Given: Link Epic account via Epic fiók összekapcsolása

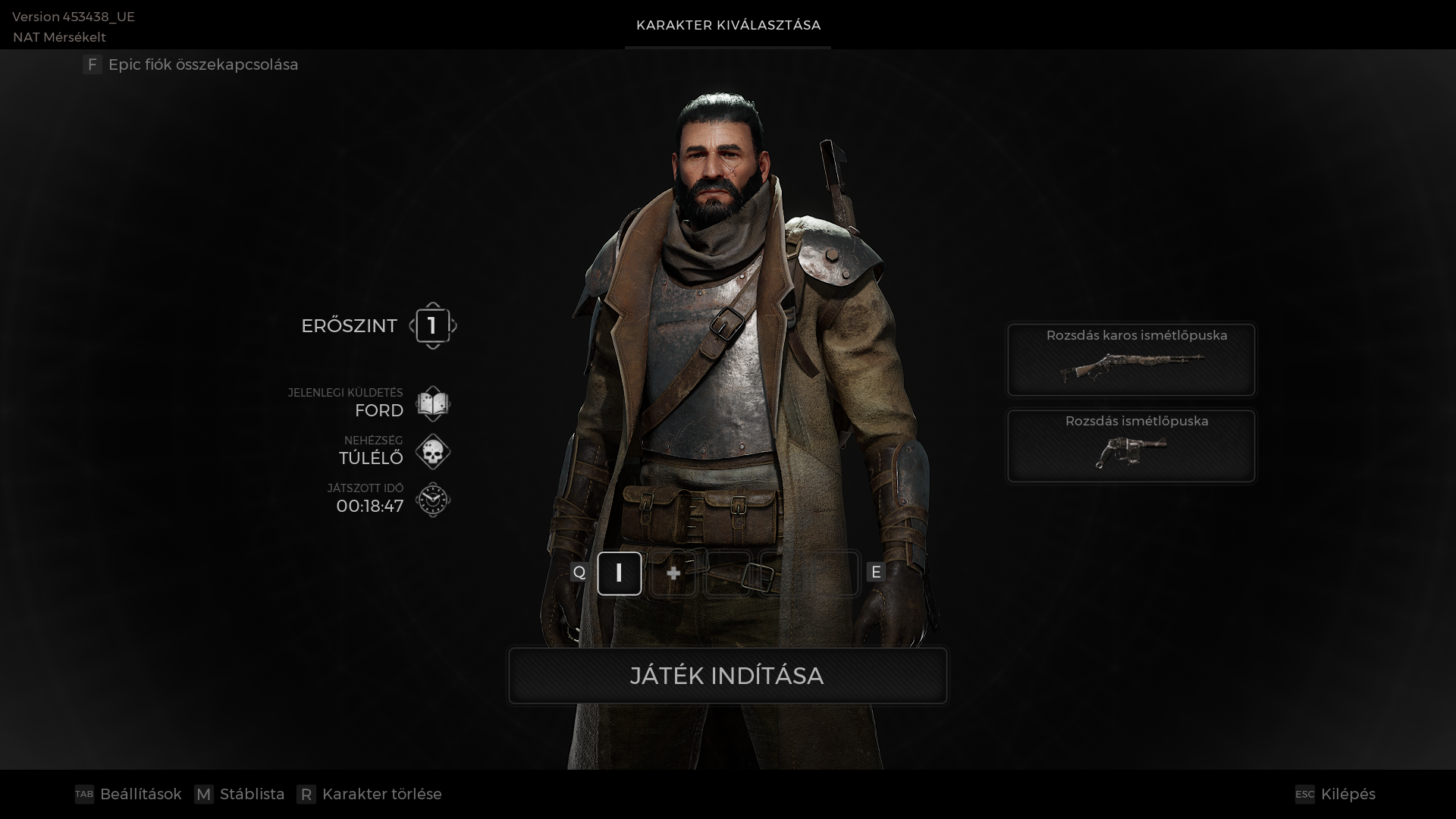Looking at the screenshot, I should (190, 64).
